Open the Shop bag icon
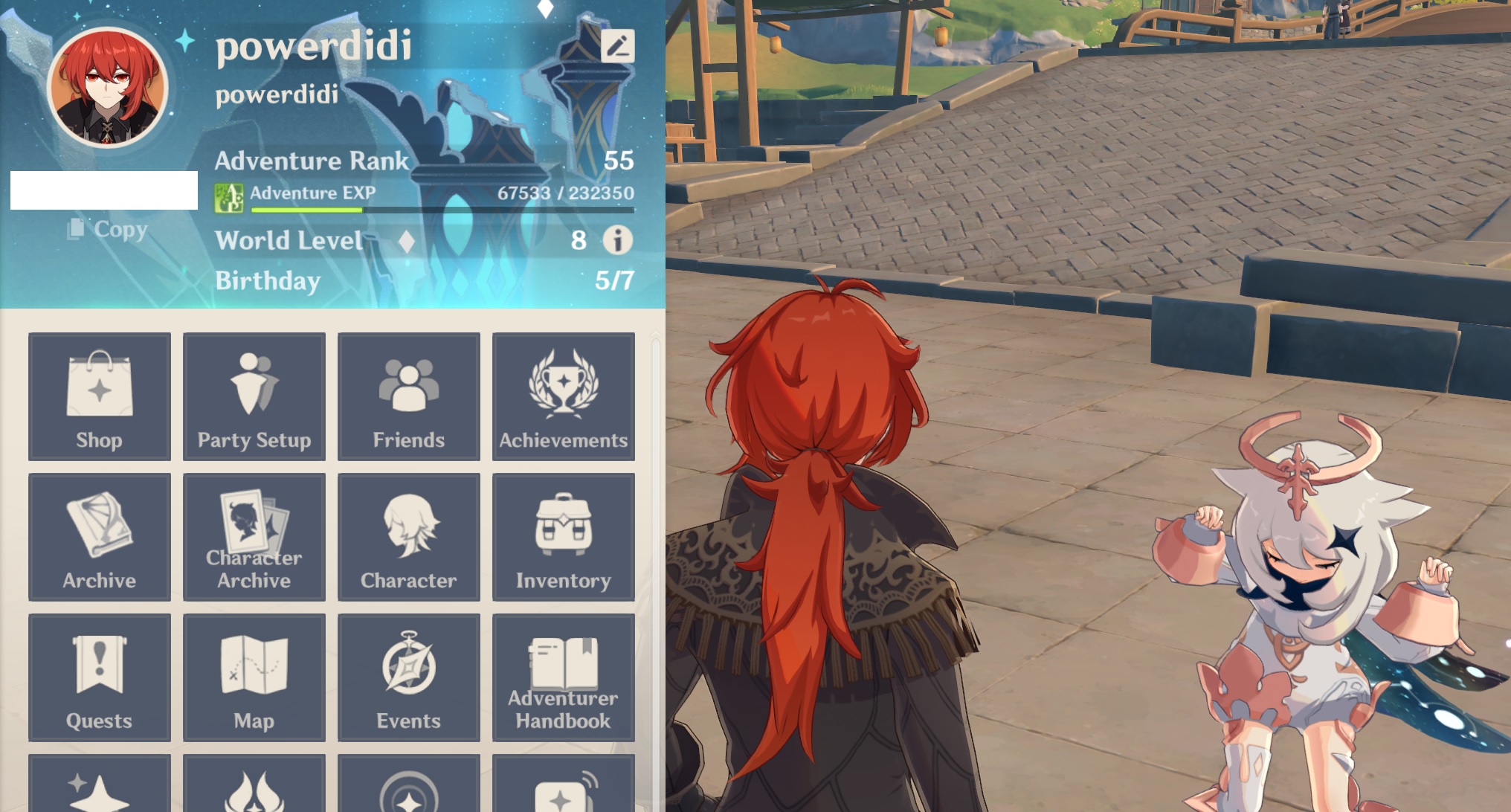This screenshot has height=812, width=1511. pos(99,394)
